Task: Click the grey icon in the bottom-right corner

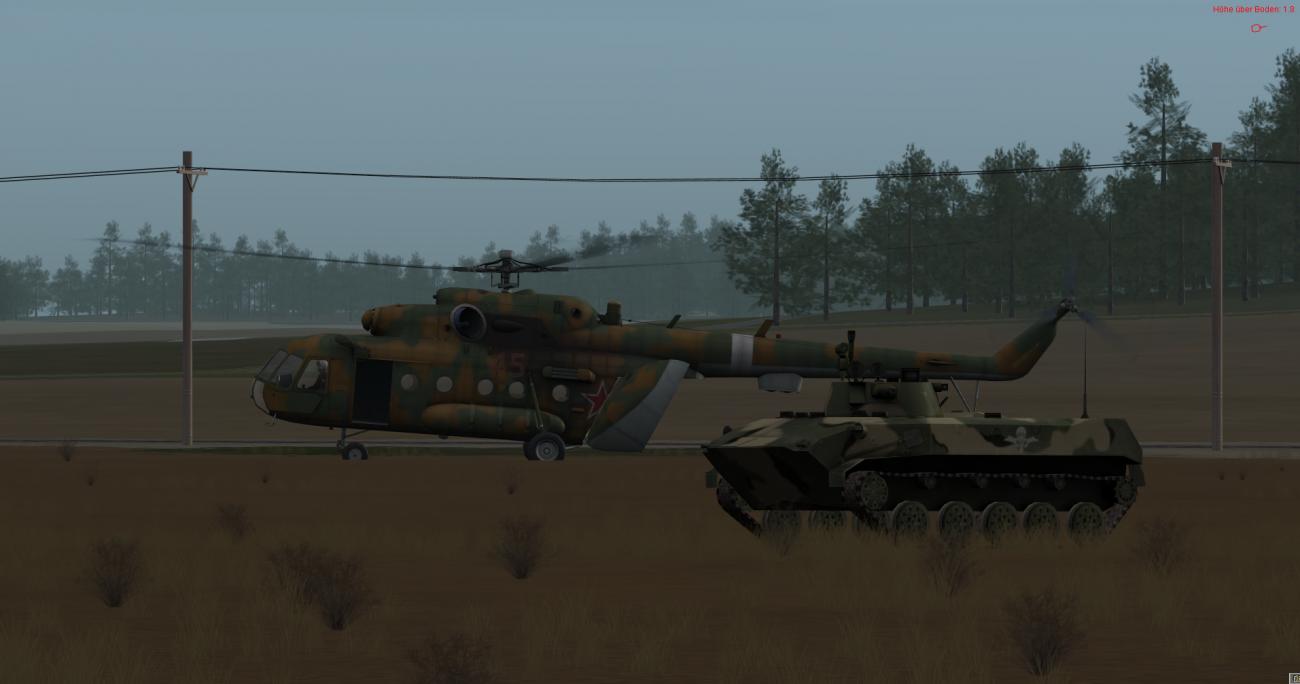Action: [1295, 678]
